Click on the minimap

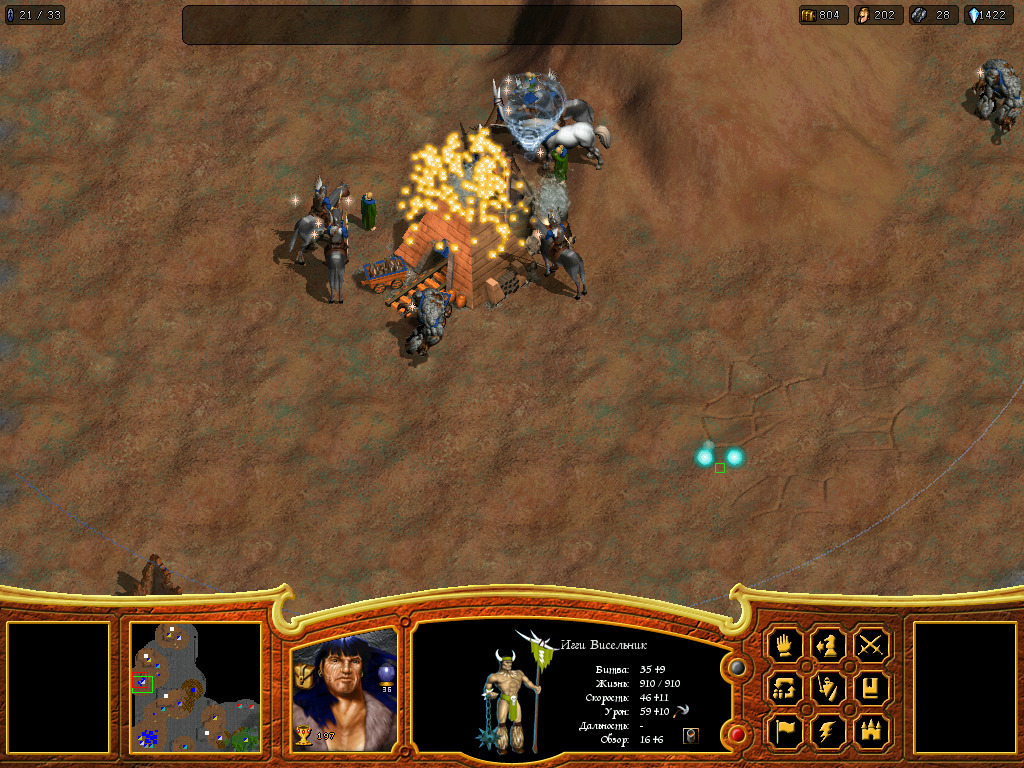click(x=196, y=688)
